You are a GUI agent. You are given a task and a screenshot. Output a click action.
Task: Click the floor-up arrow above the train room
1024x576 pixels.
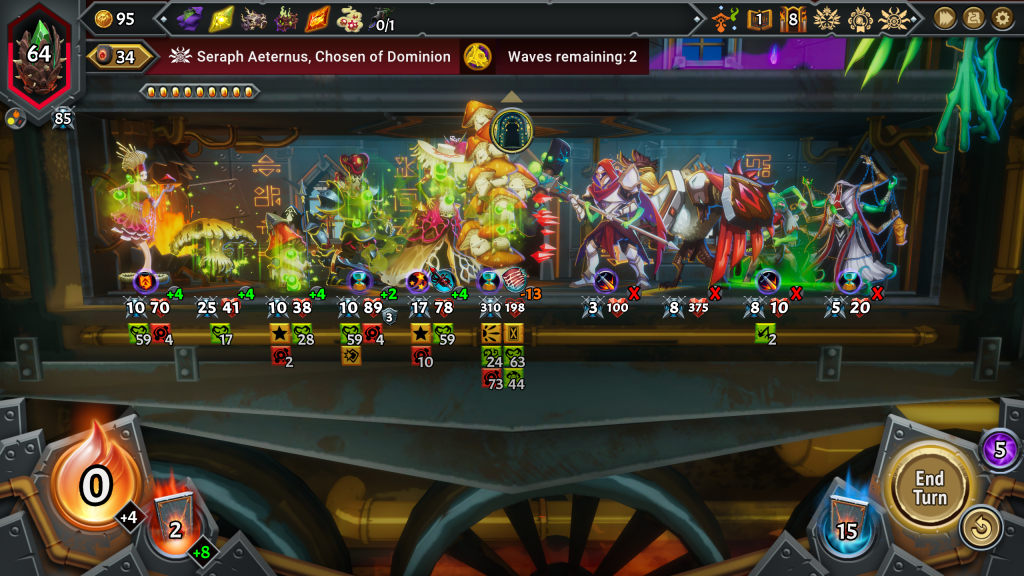click(x=512, y=97)
